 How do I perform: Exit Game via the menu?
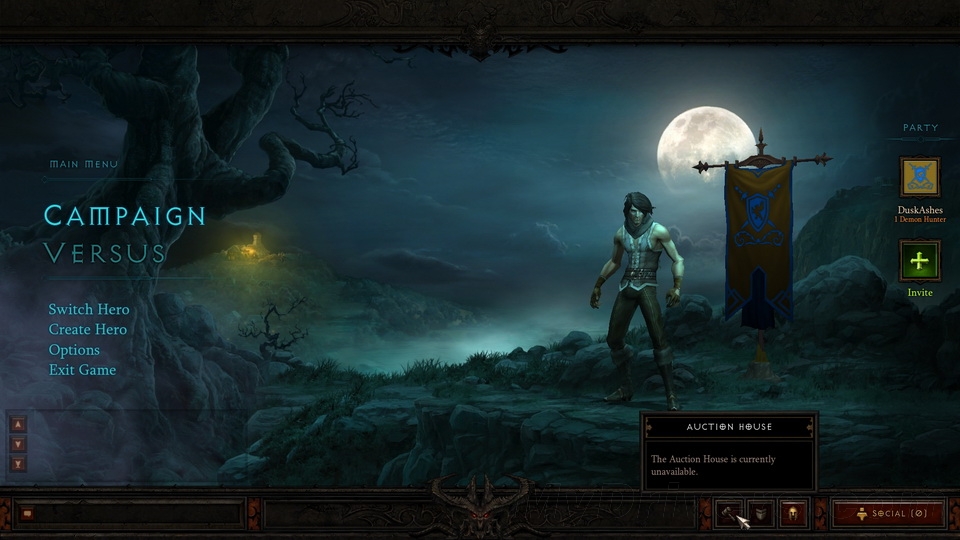click(x=82, y=370)
